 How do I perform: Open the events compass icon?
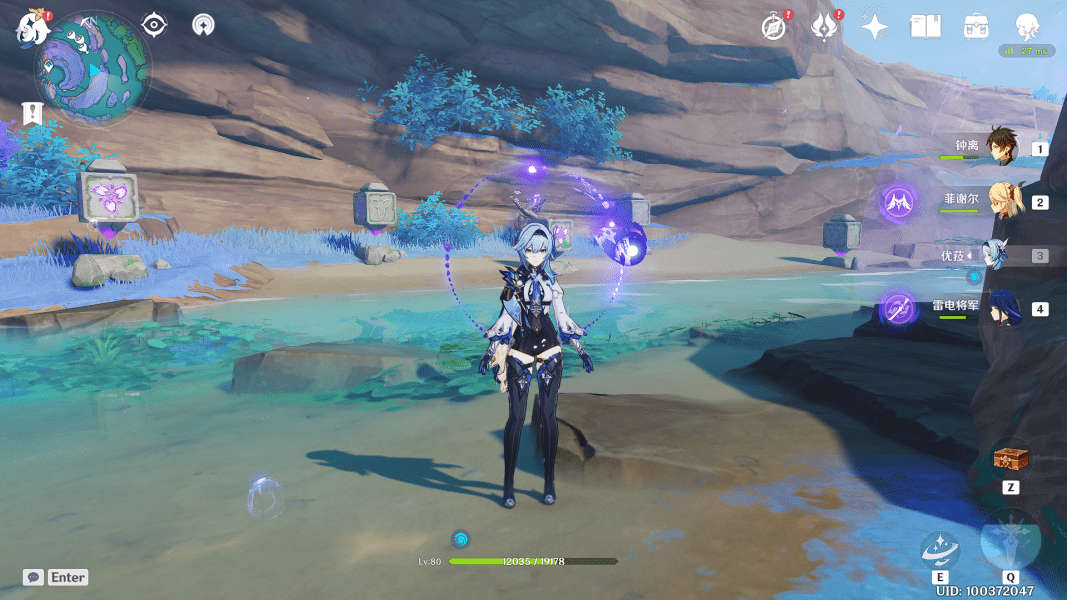772,27
